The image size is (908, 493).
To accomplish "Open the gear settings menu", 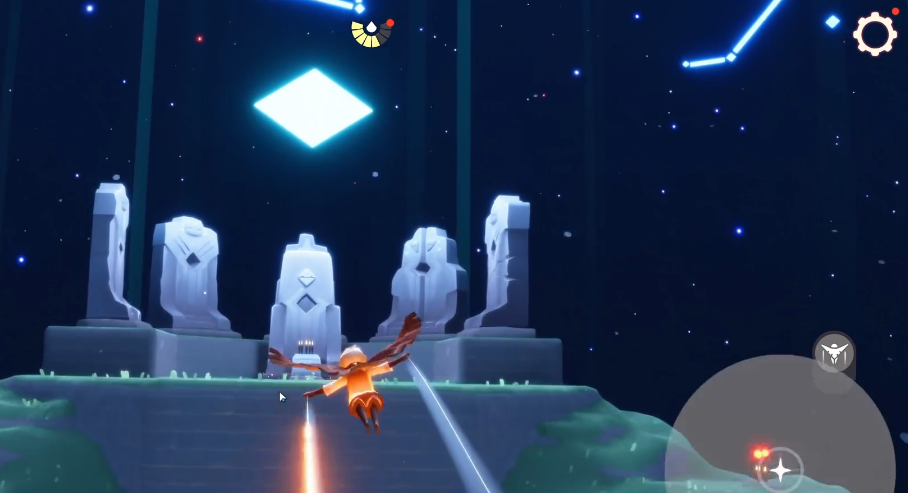I will [x=874, y=34].
